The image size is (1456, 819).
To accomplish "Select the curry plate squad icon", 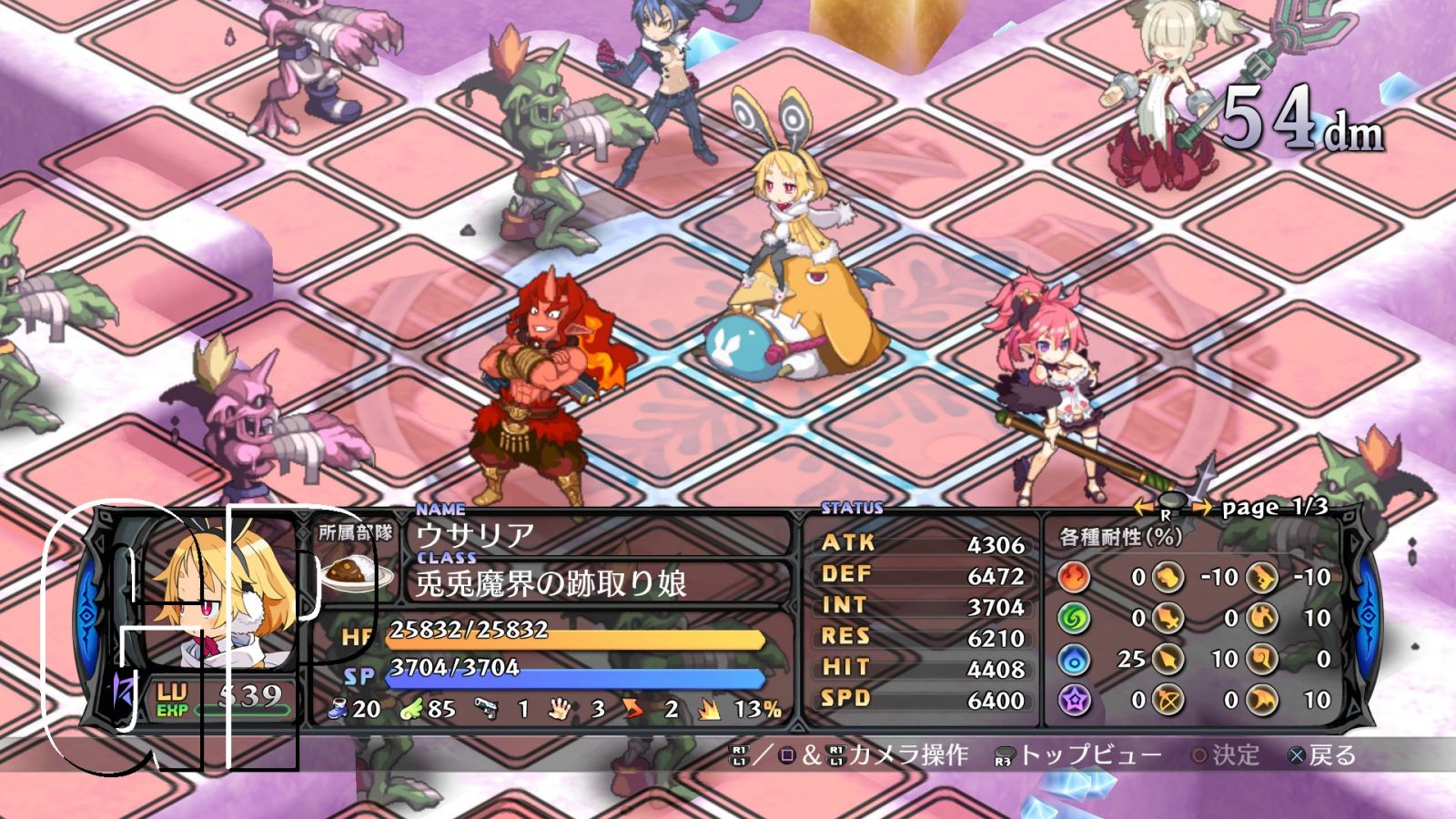I will (x=354, y=574).
